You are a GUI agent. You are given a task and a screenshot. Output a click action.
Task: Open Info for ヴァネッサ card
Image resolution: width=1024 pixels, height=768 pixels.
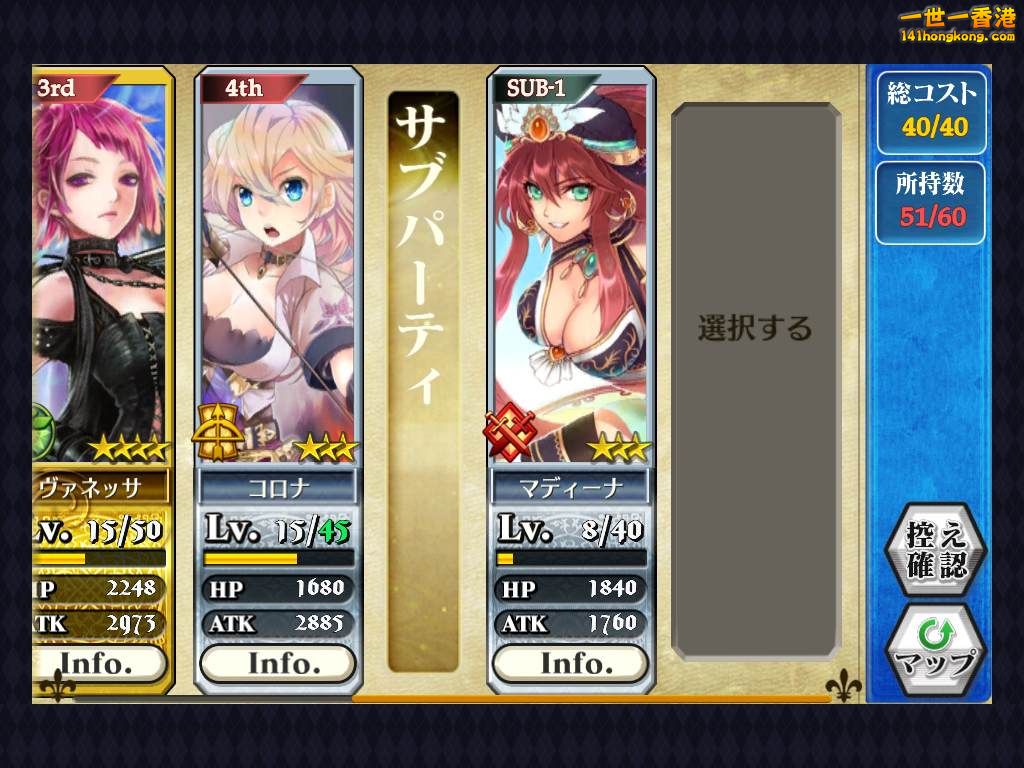point(98,662)
